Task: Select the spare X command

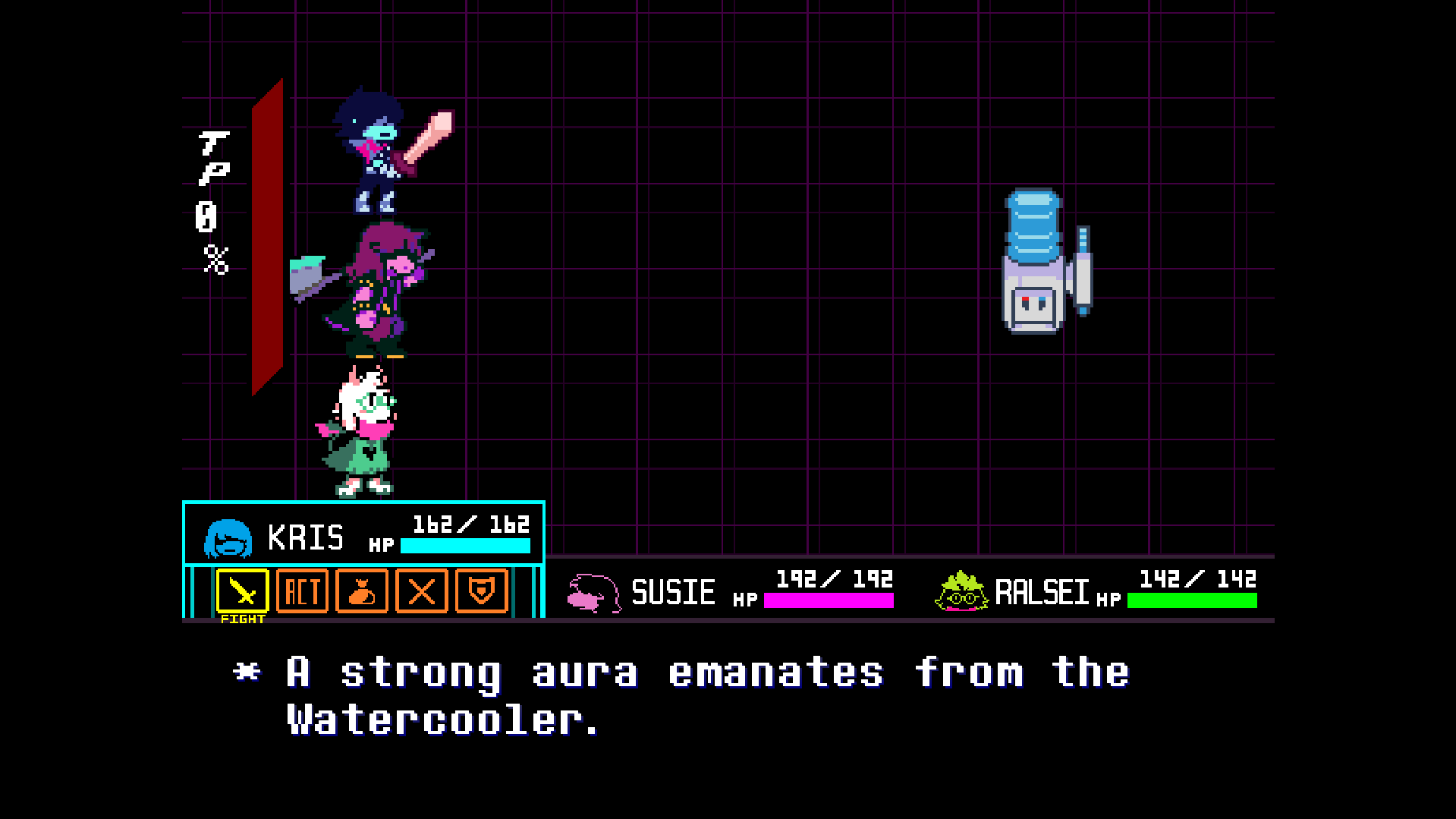Action: [422, 591]
